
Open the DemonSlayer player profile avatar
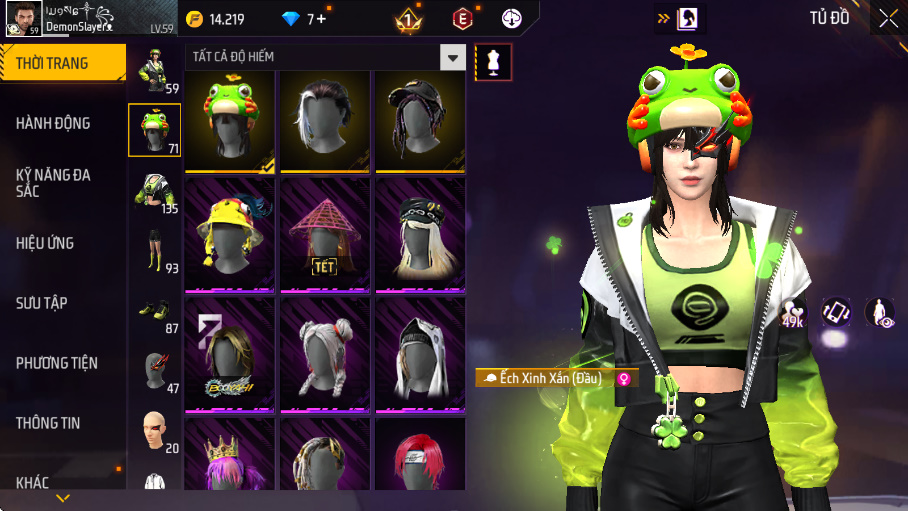(x=22, y=18)
